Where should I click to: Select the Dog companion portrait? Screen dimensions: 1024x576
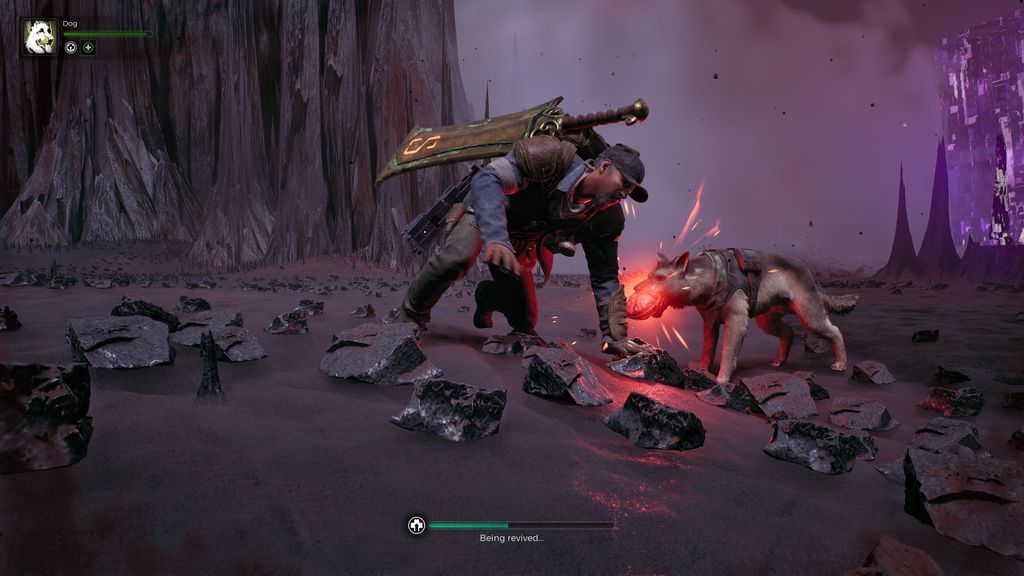pos(40,36)
